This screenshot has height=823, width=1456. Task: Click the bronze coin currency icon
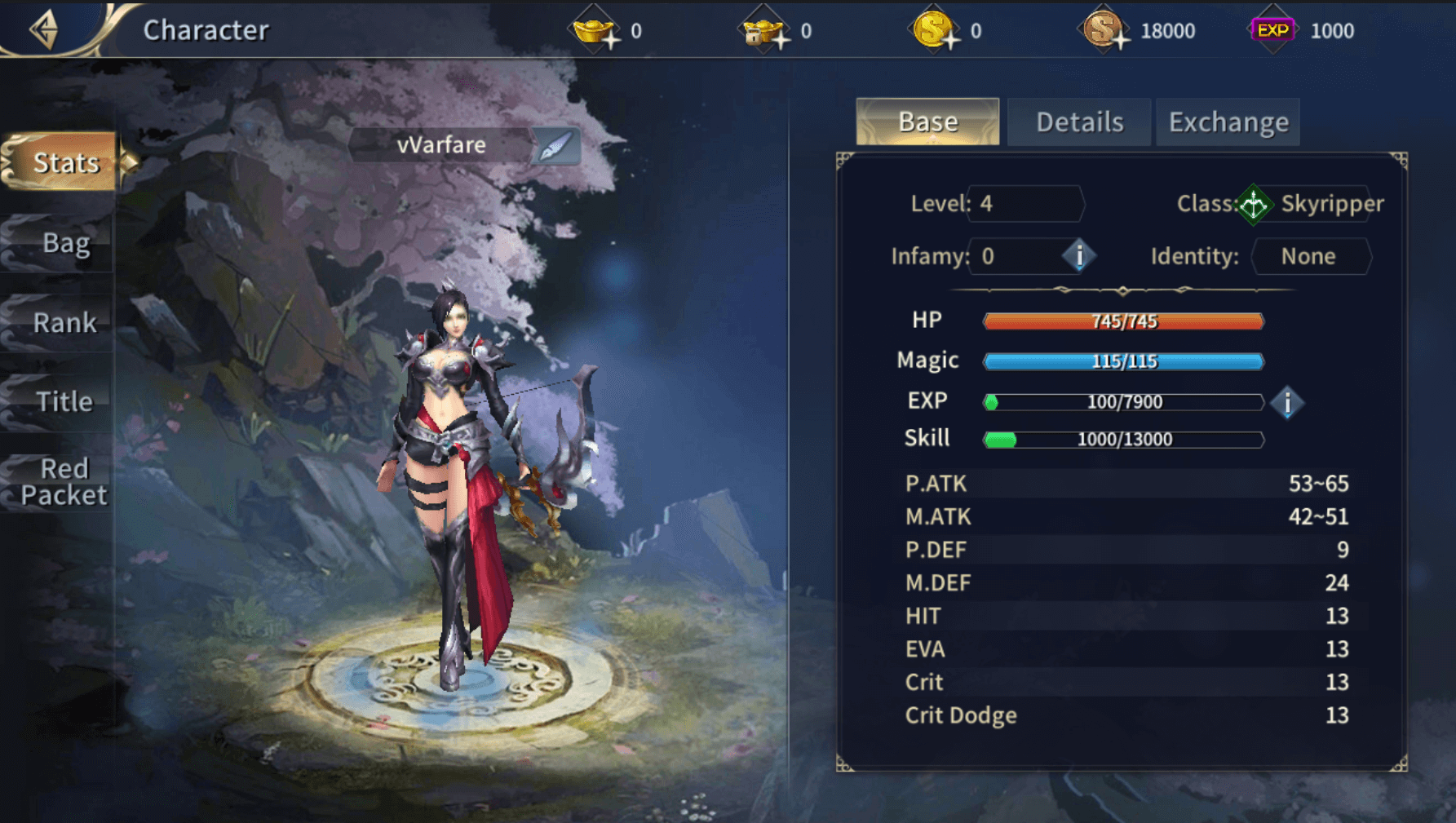[x=1103, y=31]
